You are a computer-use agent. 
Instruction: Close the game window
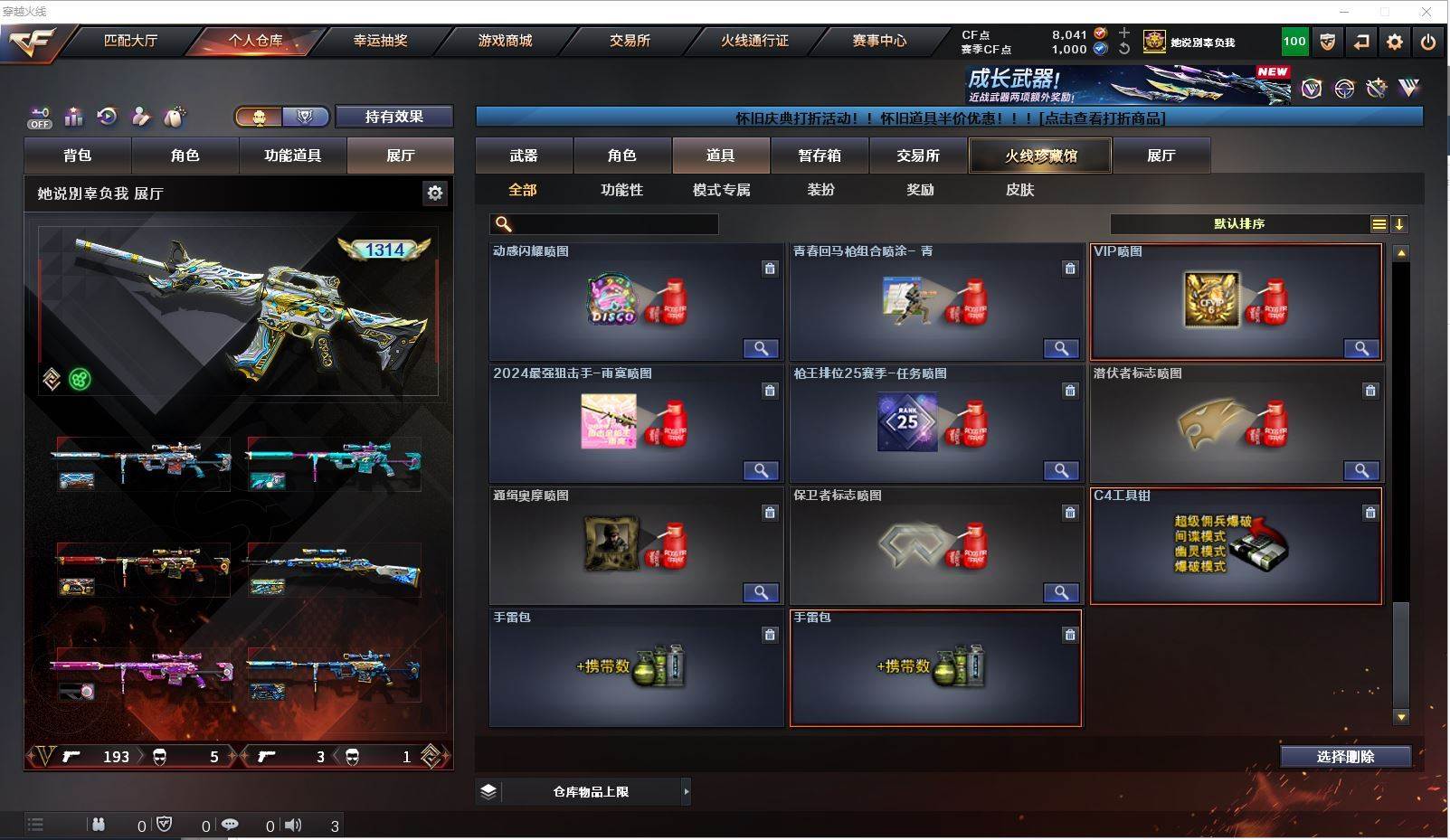(1426, 12)
